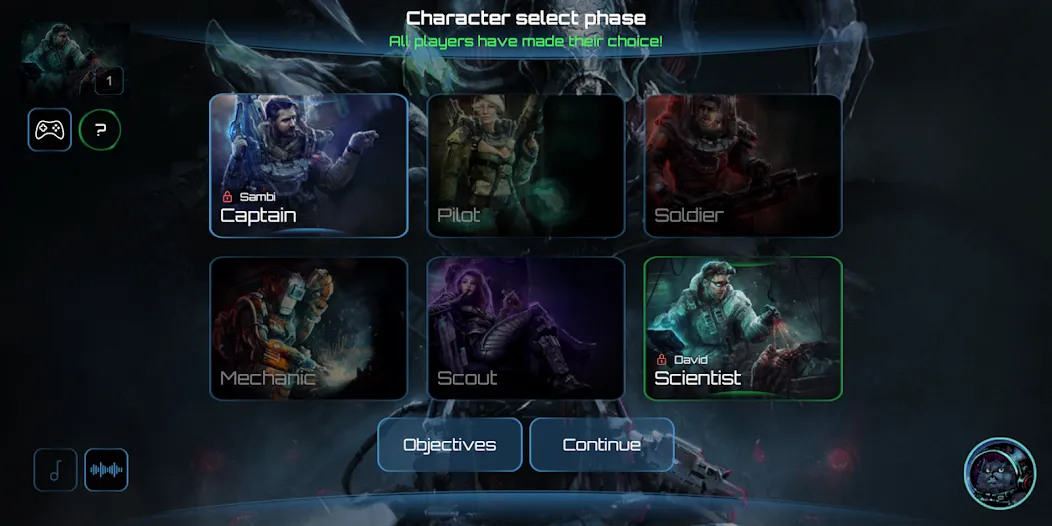Select the Captain character card
This screenshot has height=526, width=1052.
coord(308,166)
